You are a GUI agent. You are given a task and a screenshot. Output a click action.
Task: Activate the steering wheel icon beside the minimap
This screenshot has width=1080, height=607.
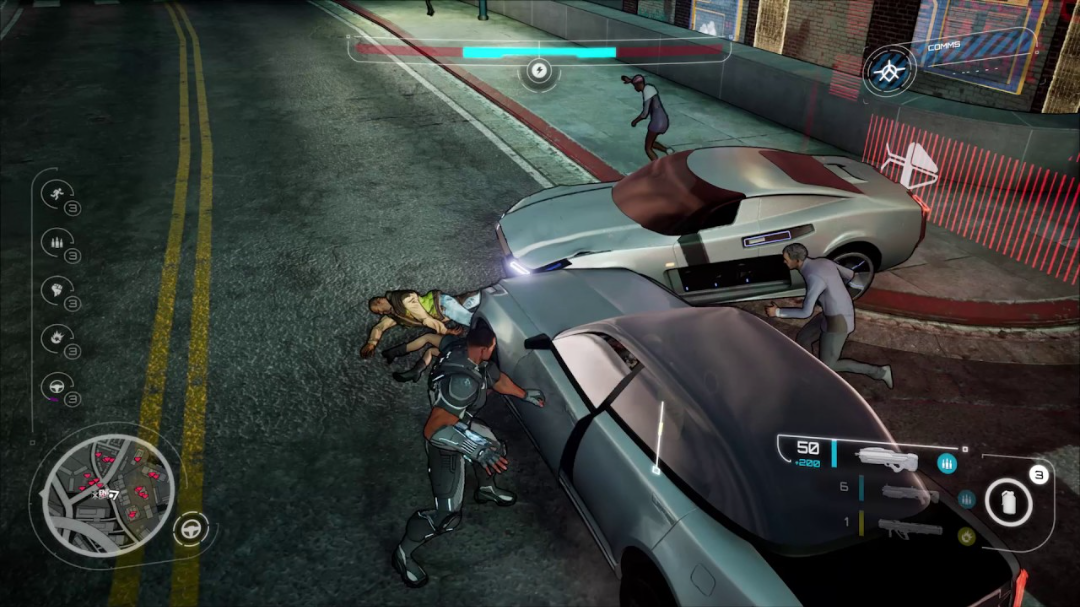(190, 528)
